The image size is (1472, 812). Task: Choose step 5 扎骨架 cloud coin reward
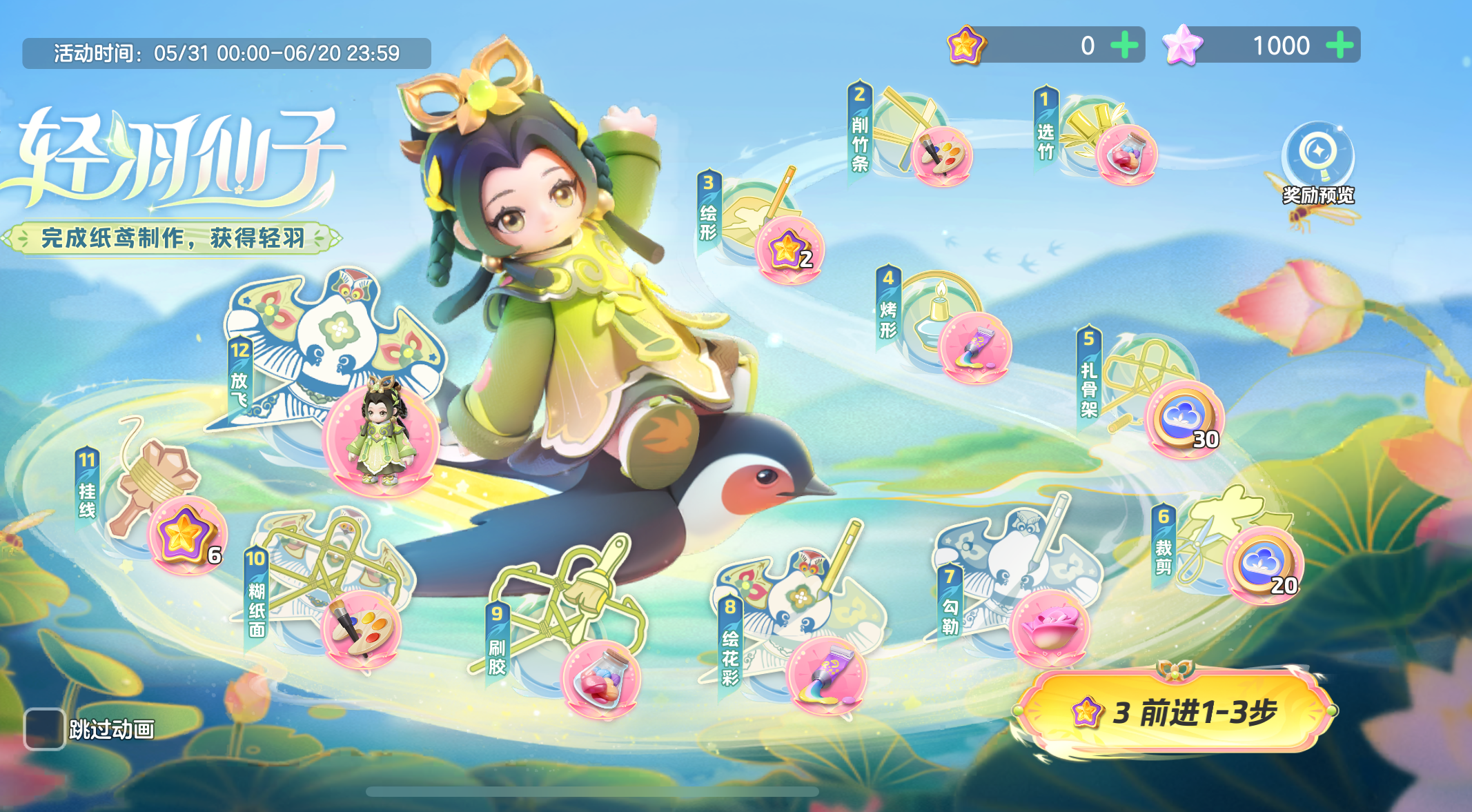click(x=1184, y=419)
